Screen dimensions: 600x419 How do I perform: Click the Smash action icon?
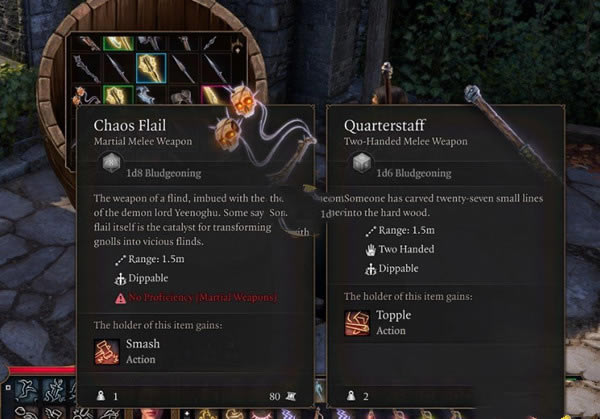click(x=108, y=352)
